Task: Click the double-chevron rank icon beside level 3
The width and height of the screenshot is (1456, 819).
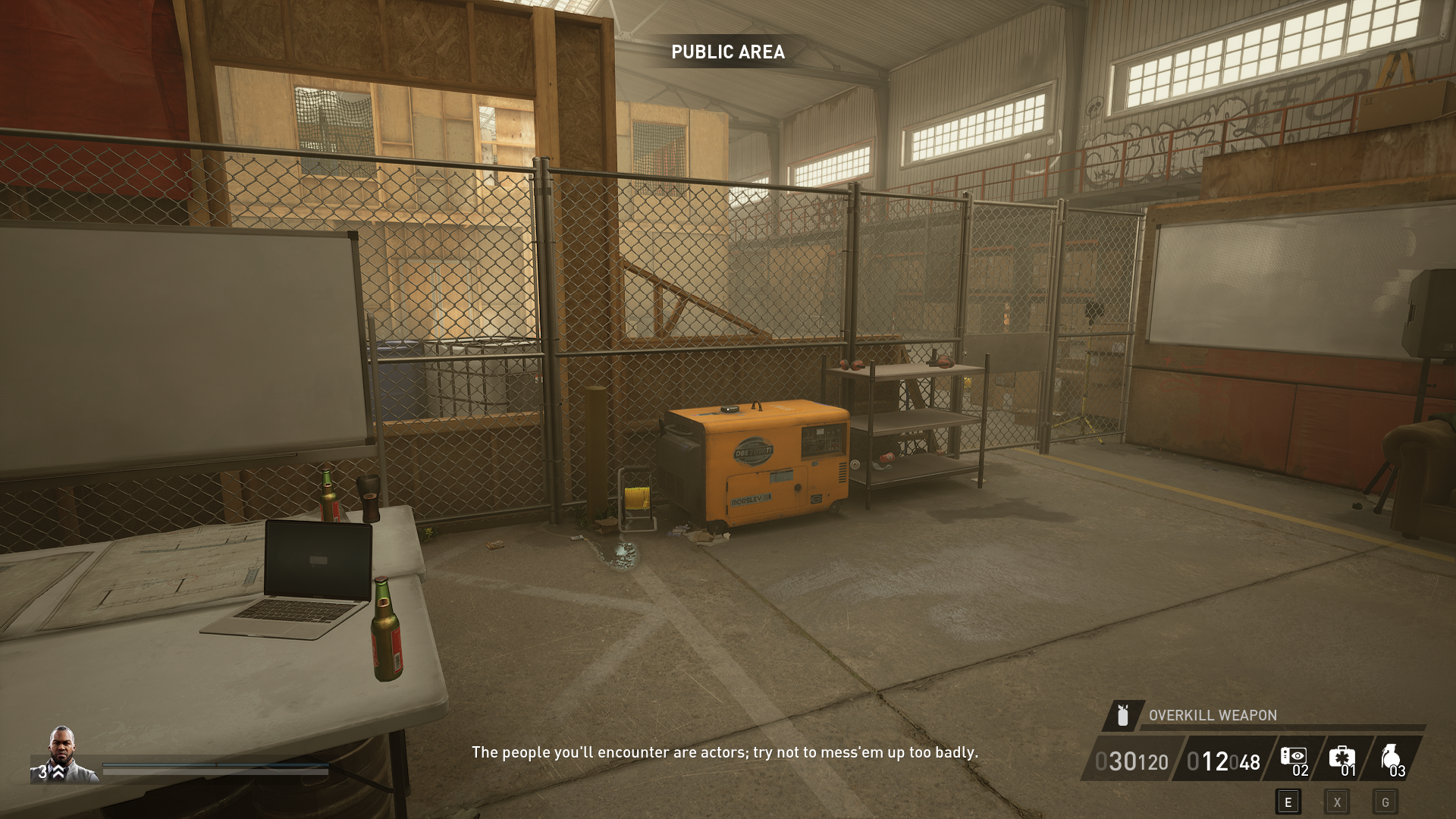Action: pyautogui.click(x=58, y=772)
